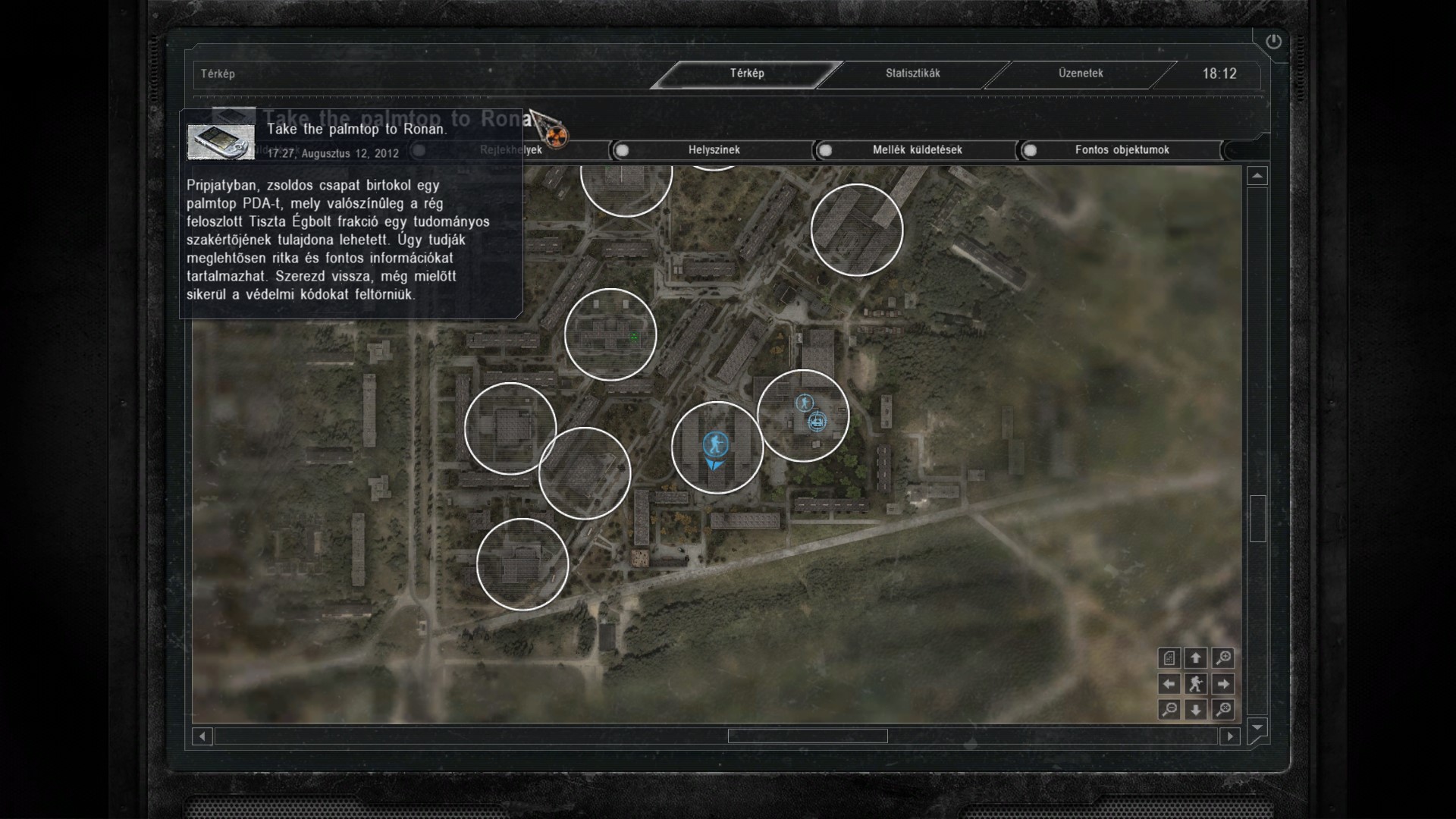Click the palmtop task thumbnail image
This screenshot has height=819, width=1456.
click(221, 142)
